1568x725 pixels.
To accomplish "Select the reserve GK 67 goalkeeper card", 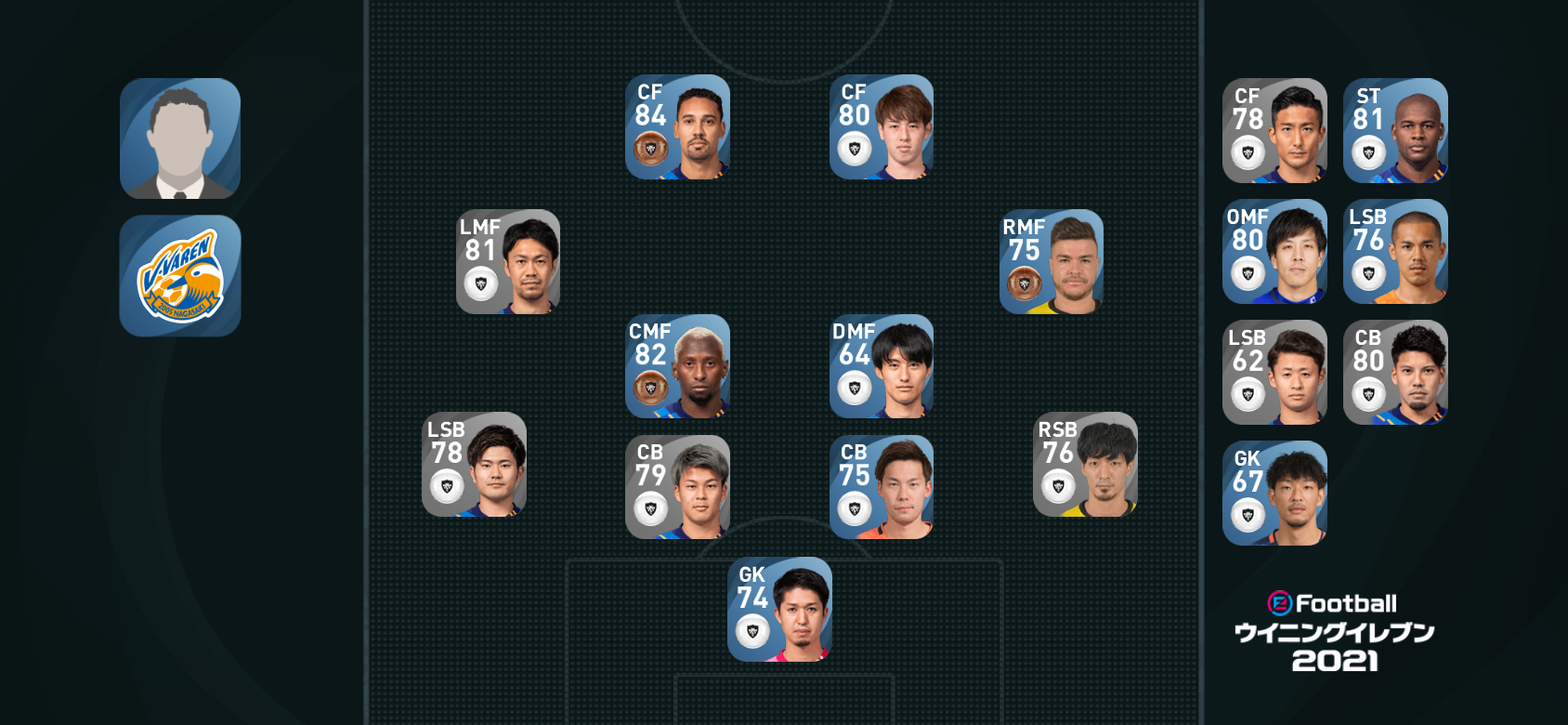I will click(1274, 493).
